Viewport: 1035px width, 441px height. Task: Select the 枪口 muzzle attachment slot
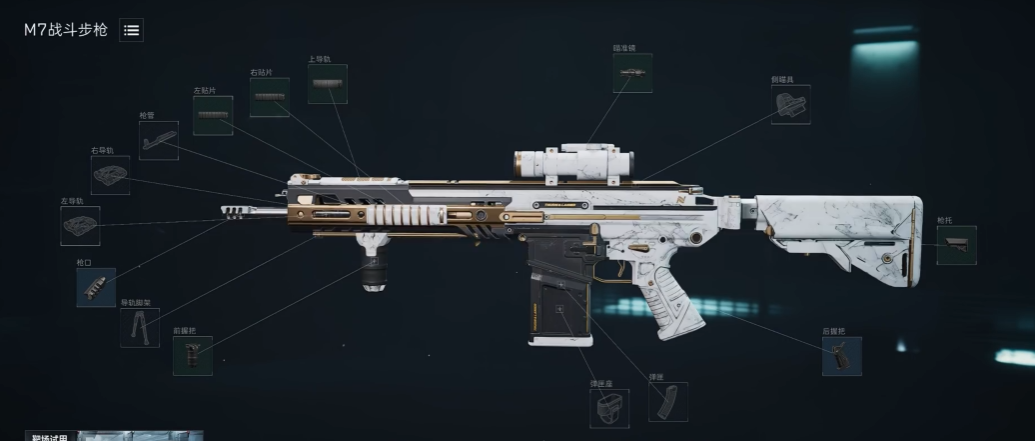(x=96, y=287)
